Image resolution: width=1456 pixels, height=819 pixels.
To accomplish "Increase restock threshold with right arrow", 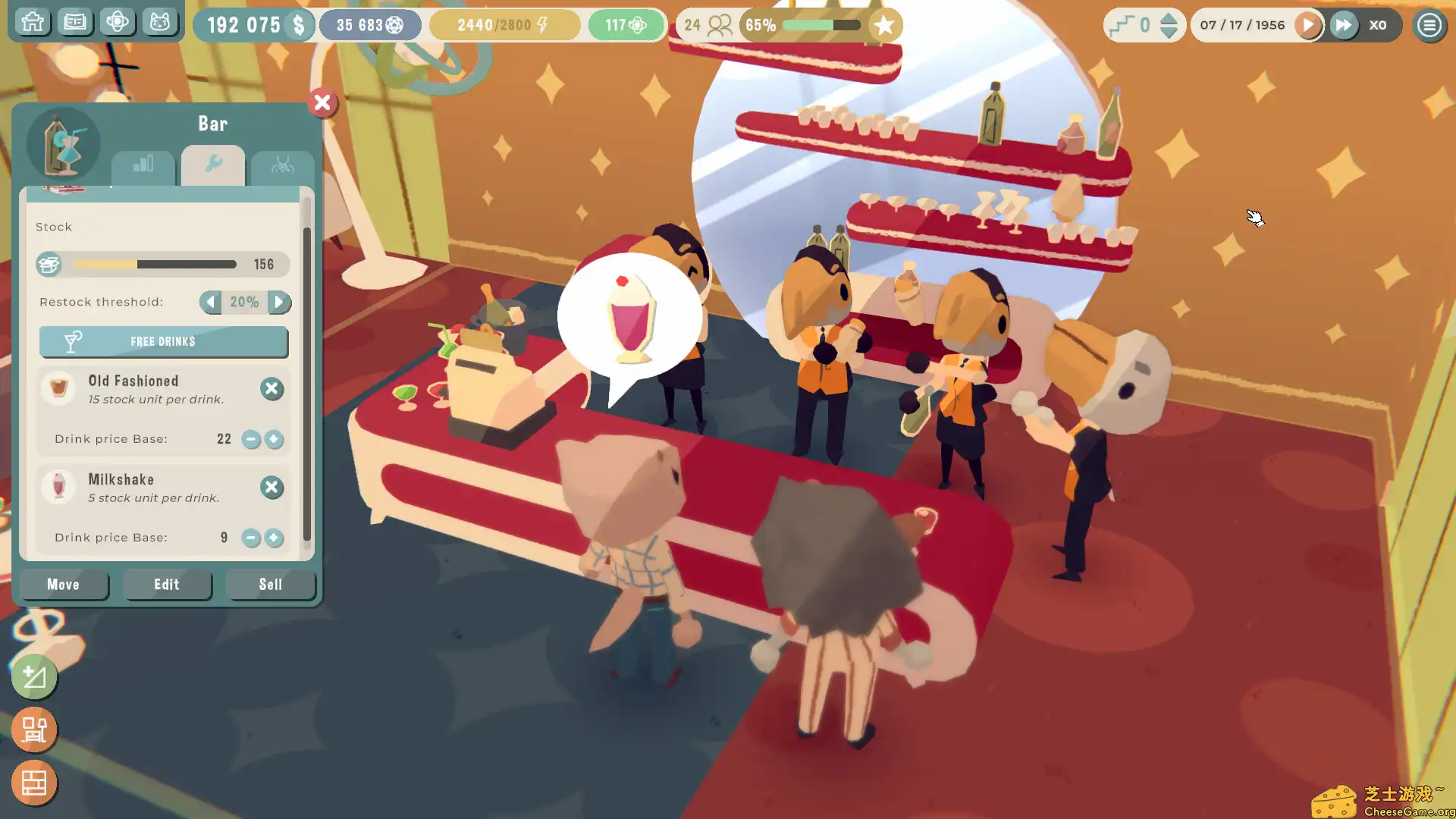I will [x=279, y=302].
